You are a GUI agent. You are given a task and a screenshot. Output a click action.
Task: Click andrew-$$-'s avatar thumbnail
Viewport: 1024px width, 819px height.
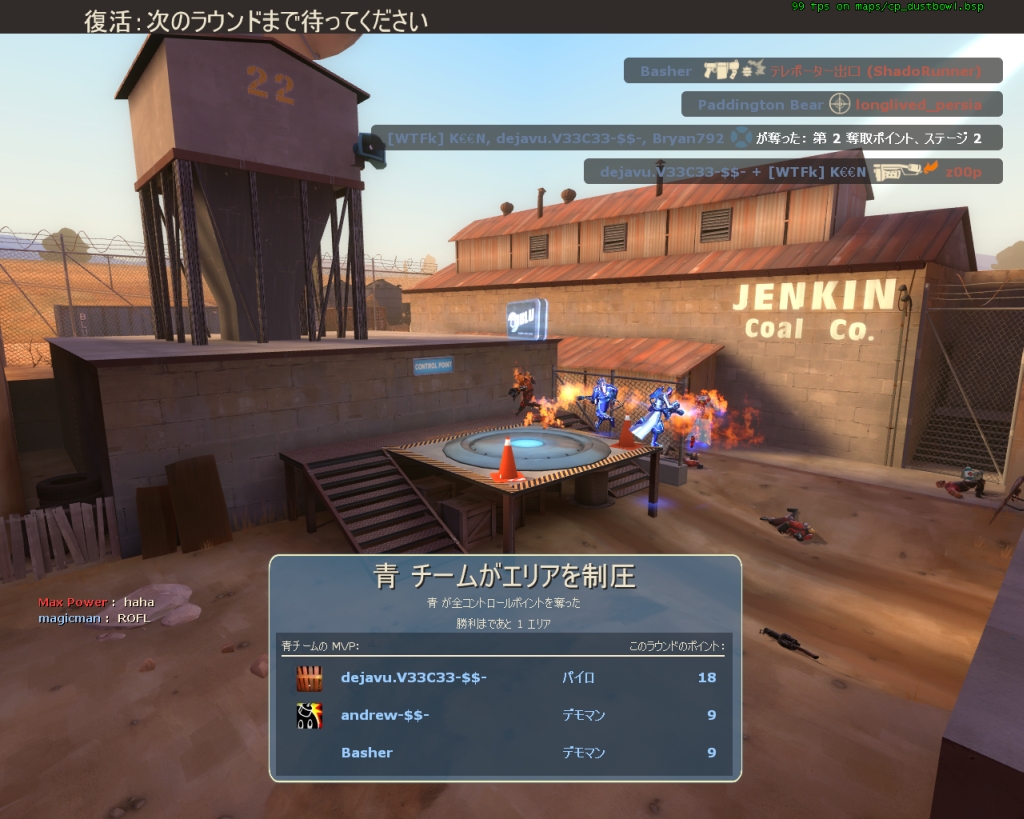click(x=309, y=715)
